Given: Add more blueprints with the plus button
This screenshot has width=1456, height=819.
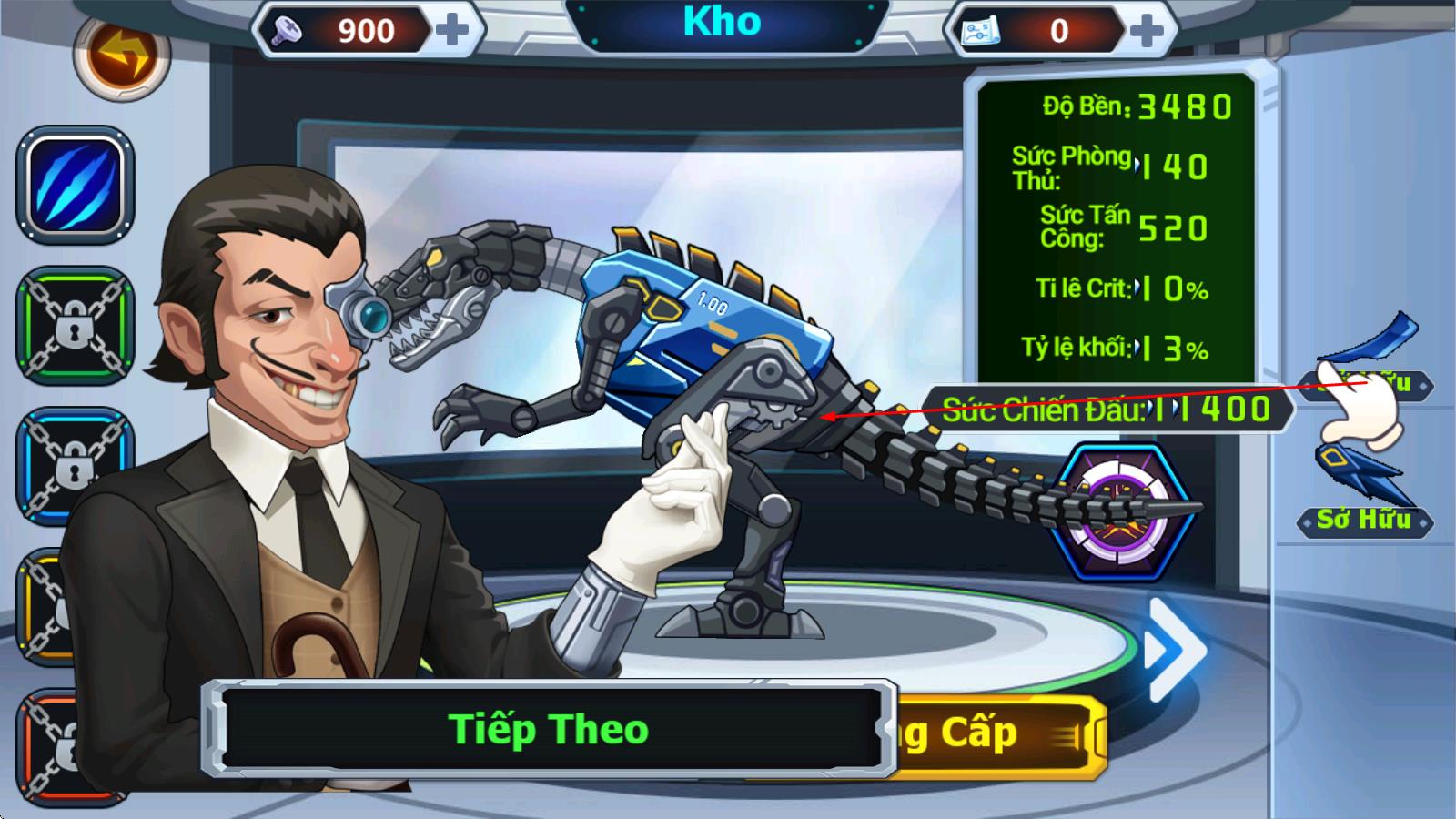Looking at the screenshot, I should pos(1147,31).
